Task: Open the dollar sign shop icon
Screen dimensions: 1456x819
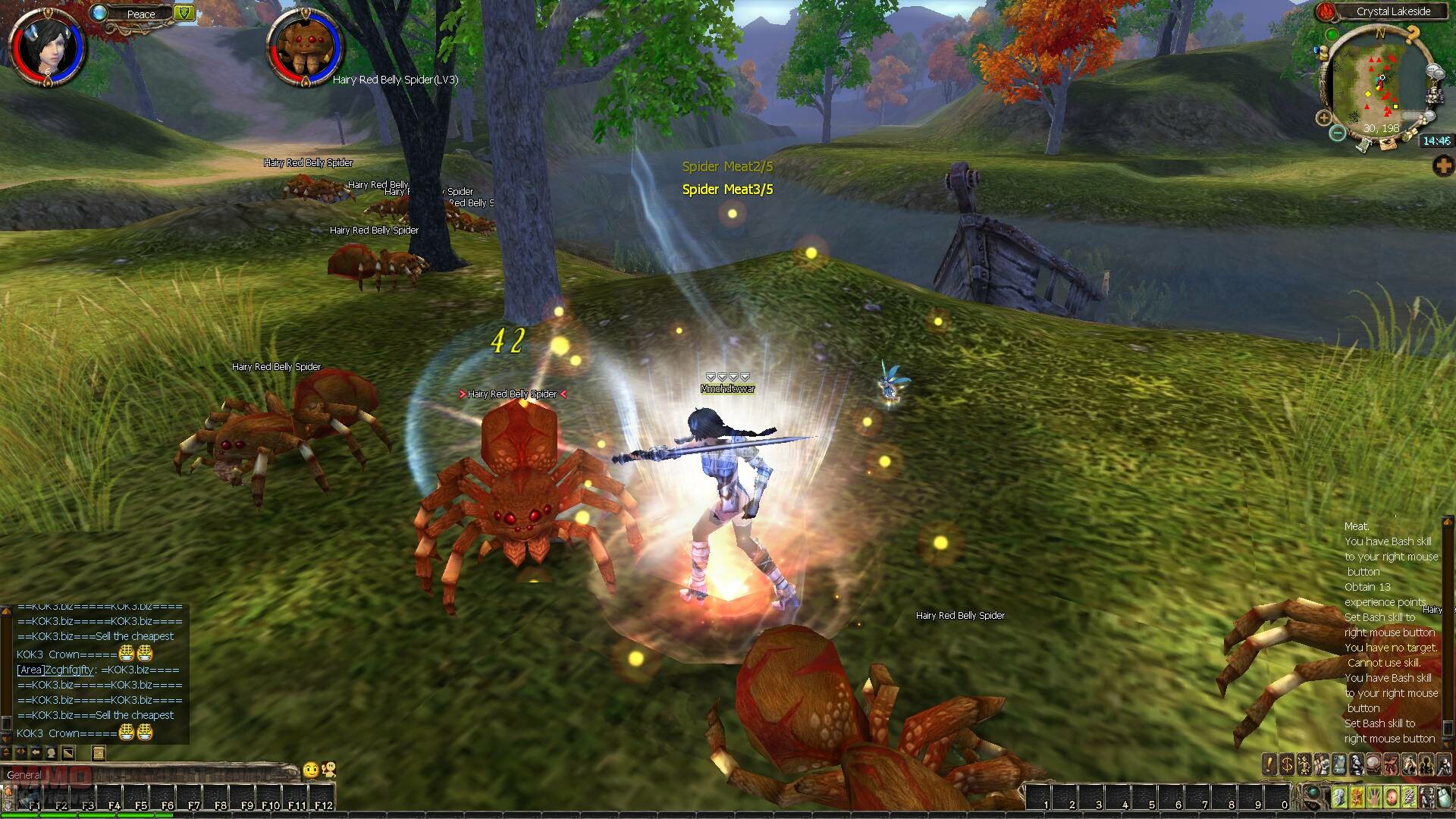Action: (1287, 764)
